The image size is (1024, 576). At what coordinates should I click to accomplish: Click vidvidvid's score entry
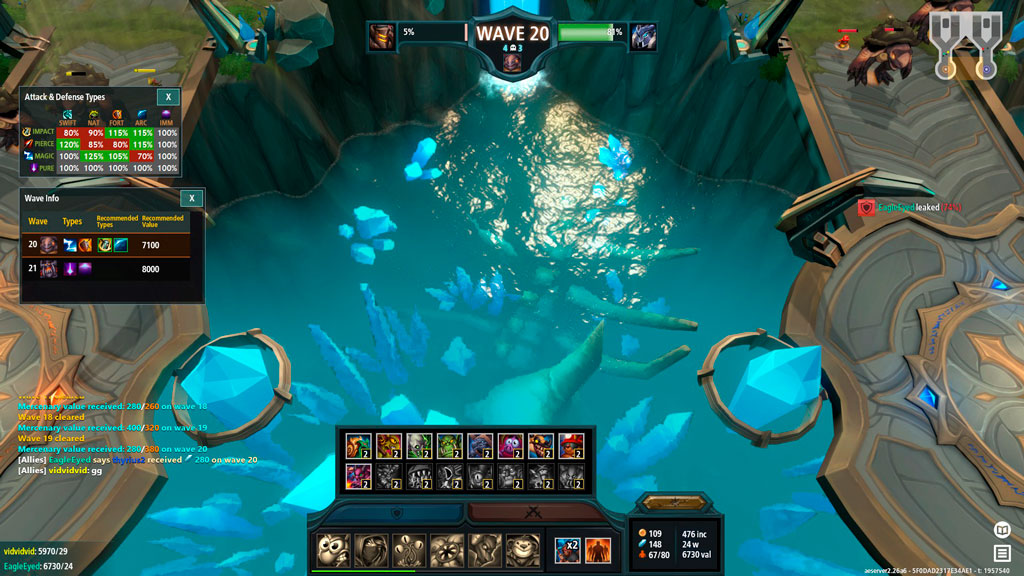pos(36,551)
